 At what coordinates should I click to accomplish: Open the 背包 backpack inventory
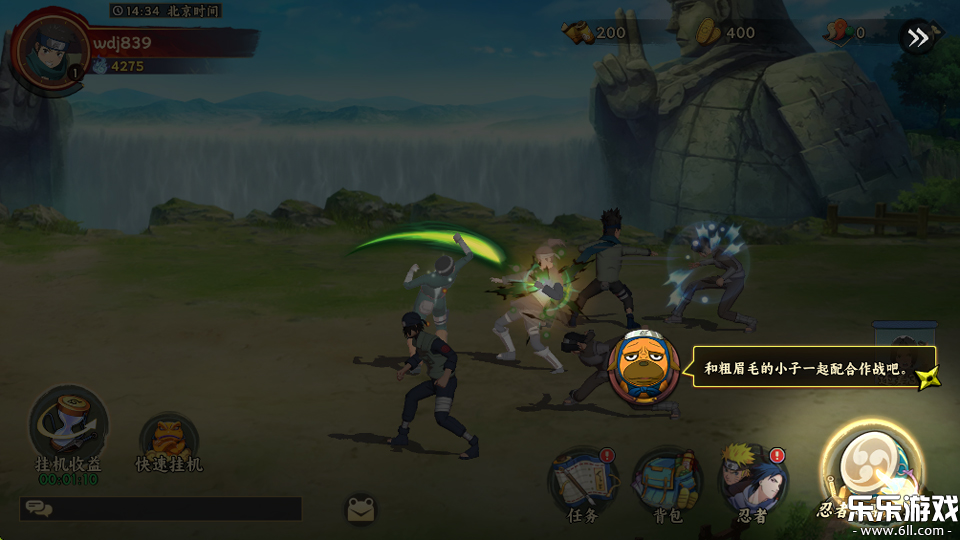click(x=667, y=483)
